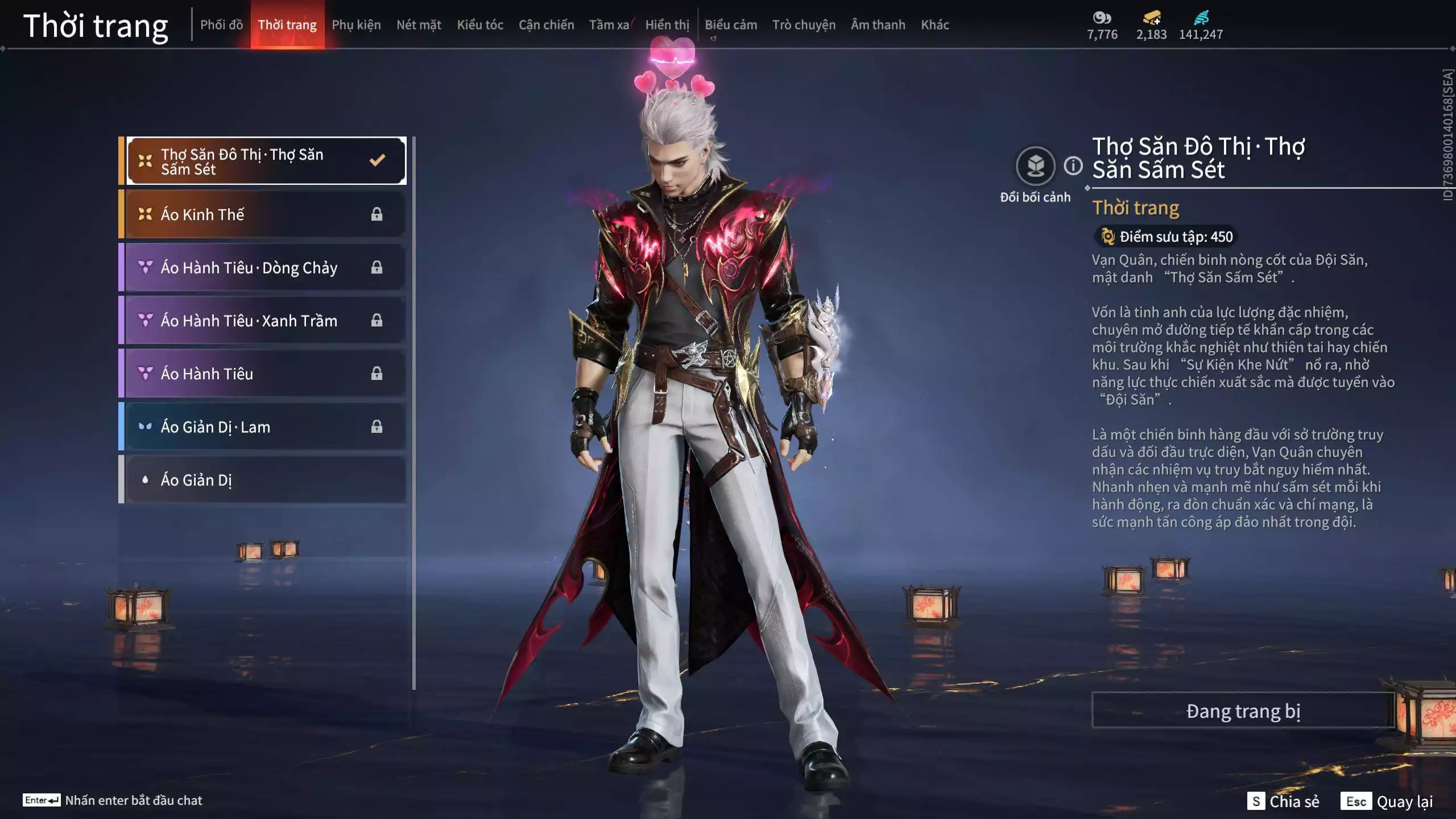Switch to the Phối đồ tab

221,25
